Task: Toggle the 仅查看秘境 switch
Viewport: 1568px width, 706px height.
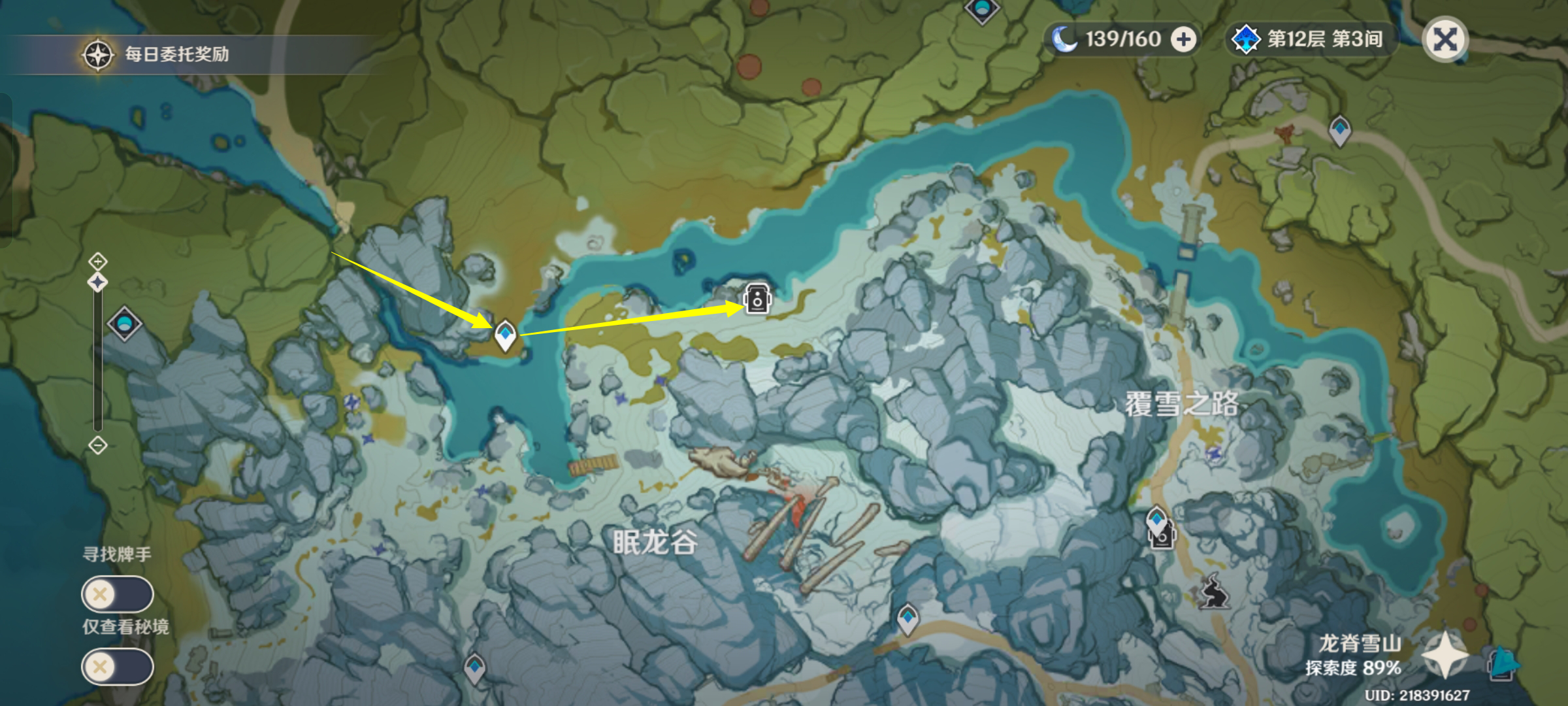Action: pos(117,667)
